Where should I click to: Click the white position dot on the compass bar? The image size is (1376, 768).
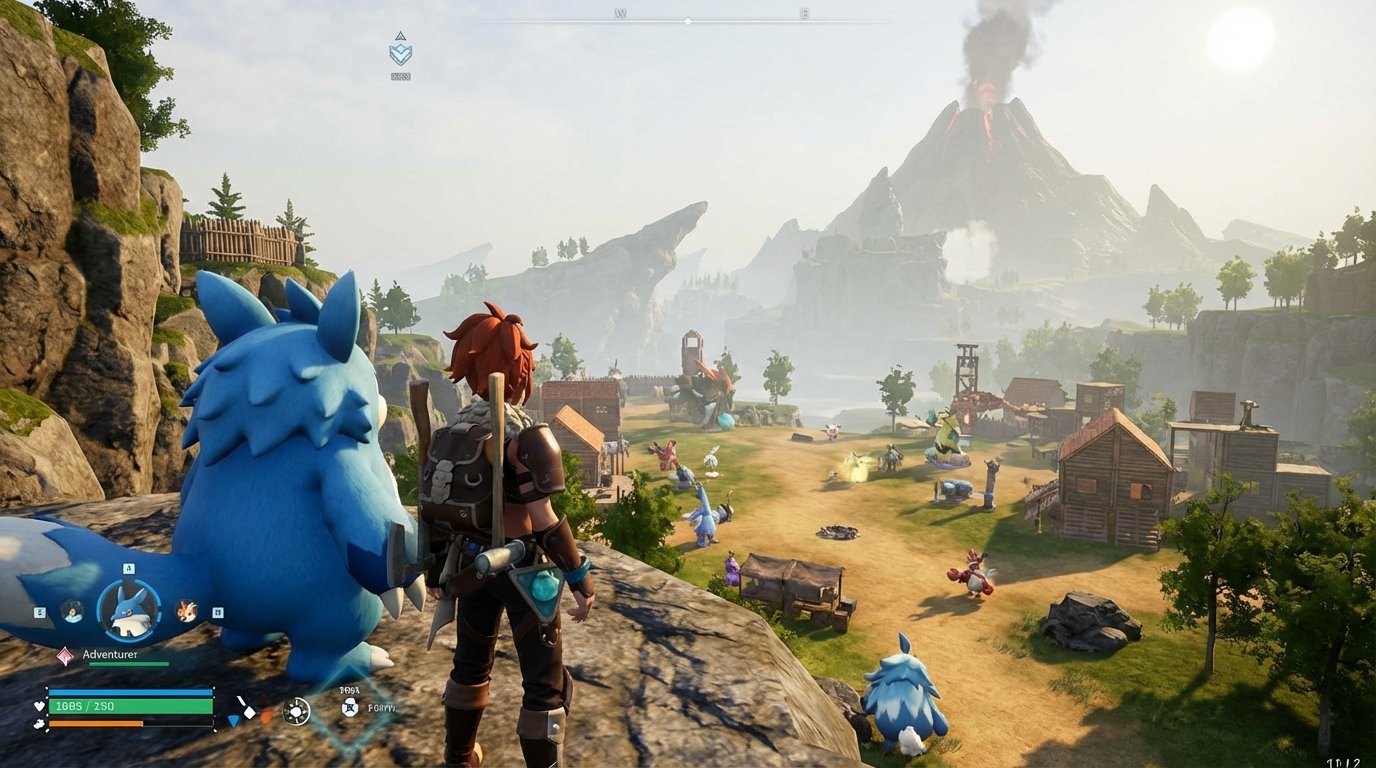[686, 20]
